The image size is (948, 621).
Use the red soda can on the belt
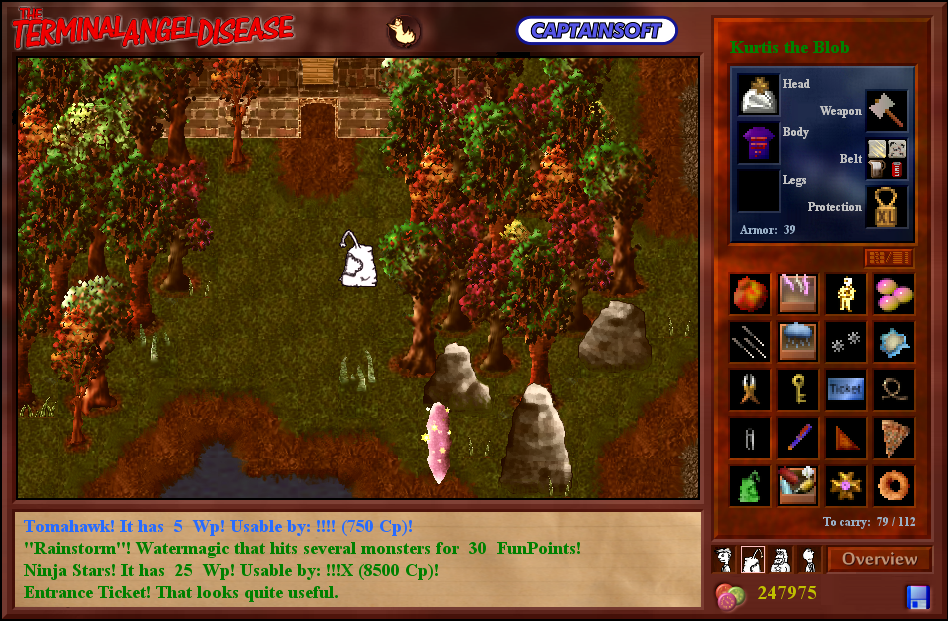897,169
